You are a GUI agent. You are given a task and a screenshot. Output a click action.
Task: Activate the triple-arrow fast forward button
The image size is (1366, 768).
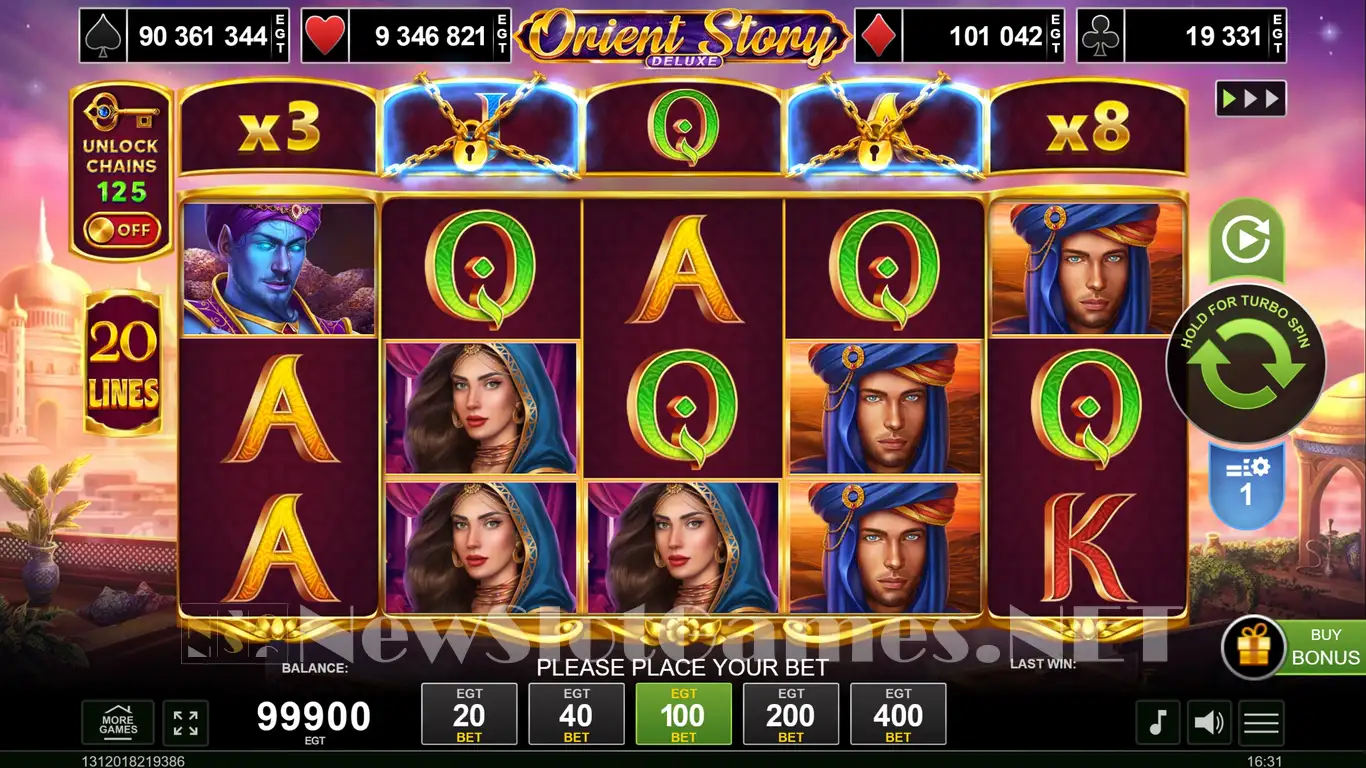tap(1250, 99)
